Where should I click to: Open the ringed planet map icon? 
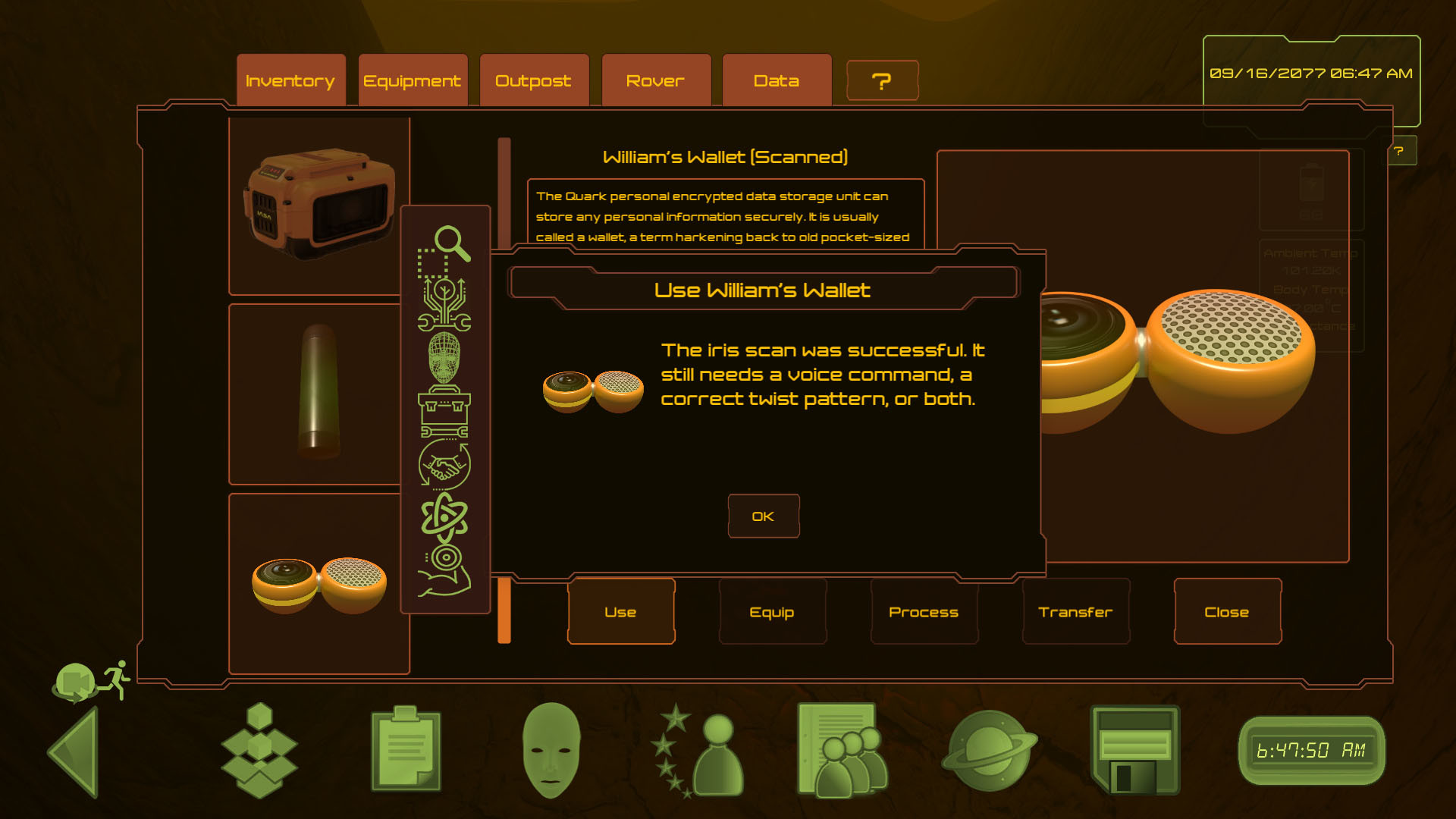click(x=988, y=751)
